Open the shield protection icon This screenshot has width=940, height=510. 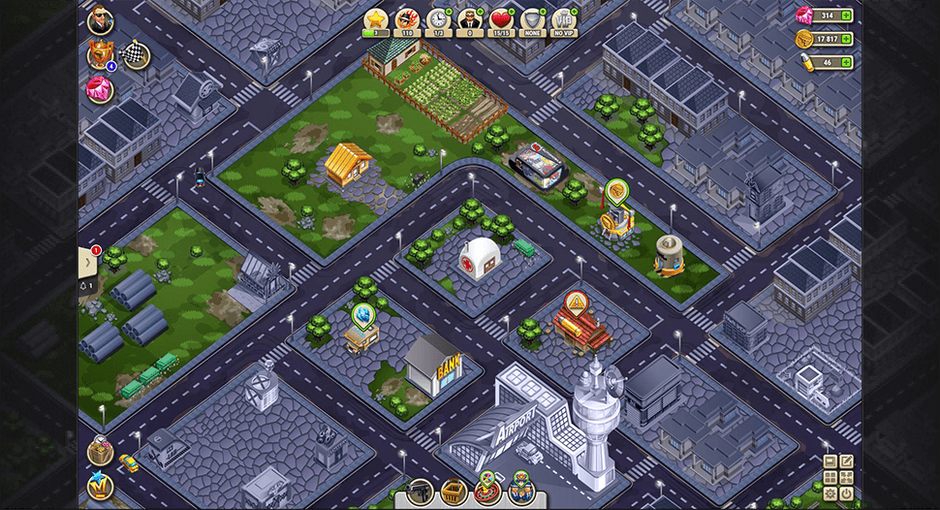tap(532, 19)
